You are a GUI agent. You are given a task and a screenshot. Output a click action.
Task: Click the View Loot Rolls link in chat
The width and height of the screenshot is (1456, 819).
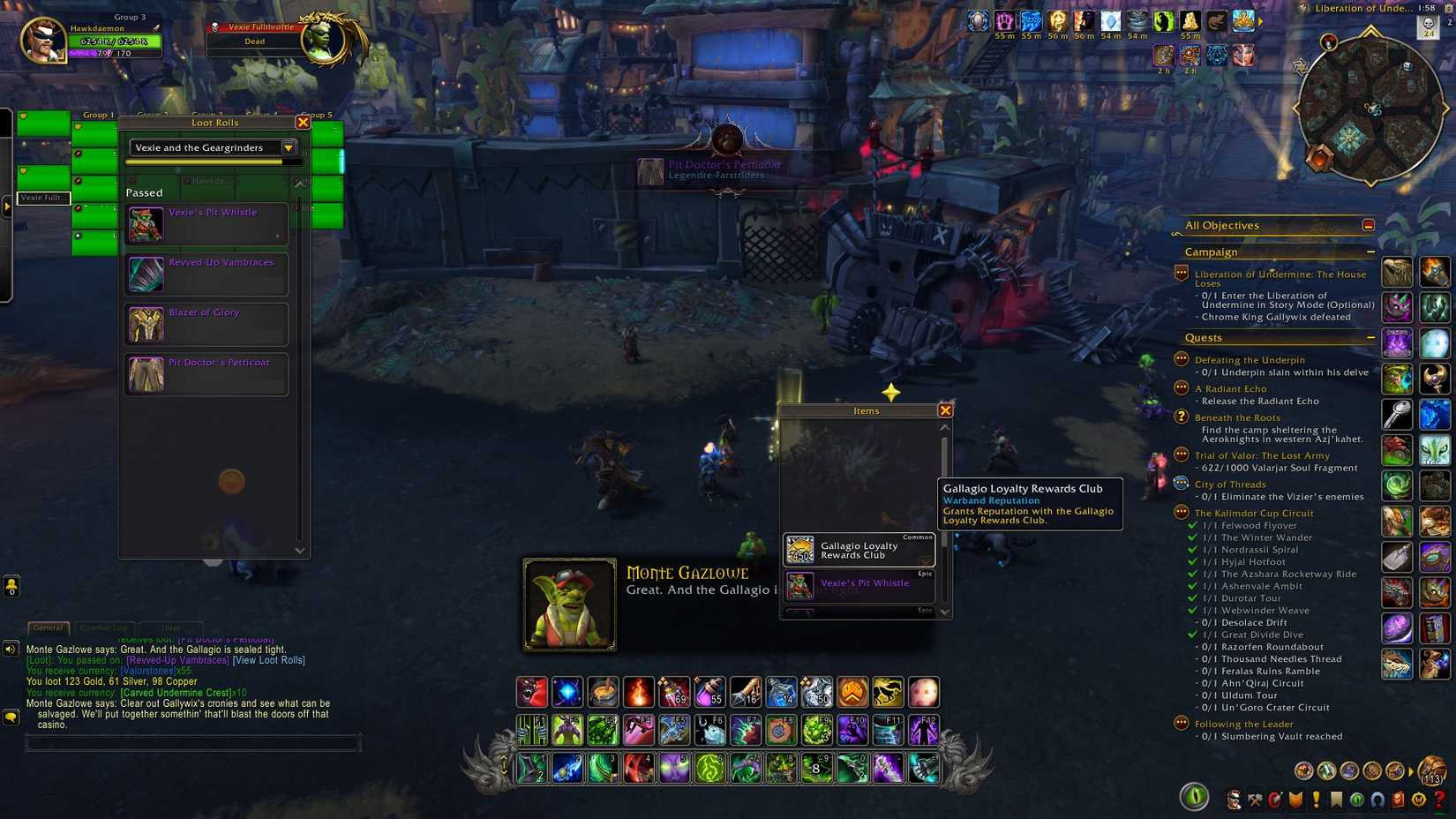(267, 659)
